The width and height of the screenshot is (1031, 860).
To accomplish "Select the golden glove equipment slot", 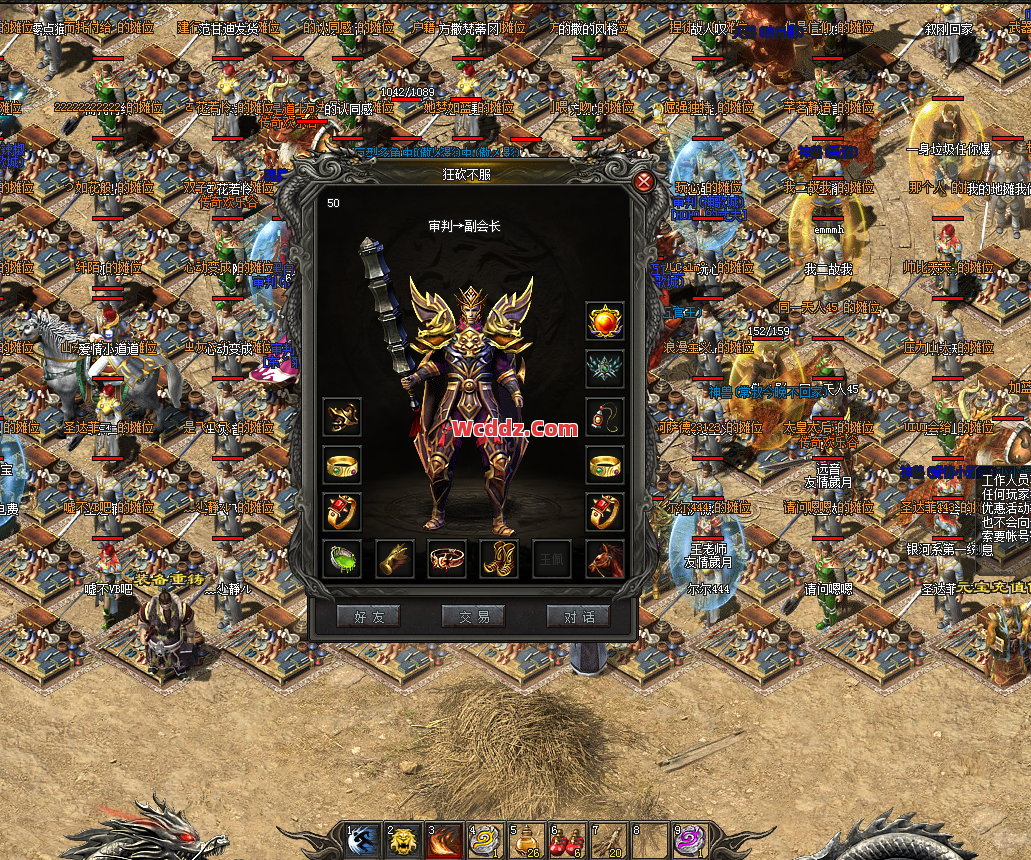I will tap(395, 559).
